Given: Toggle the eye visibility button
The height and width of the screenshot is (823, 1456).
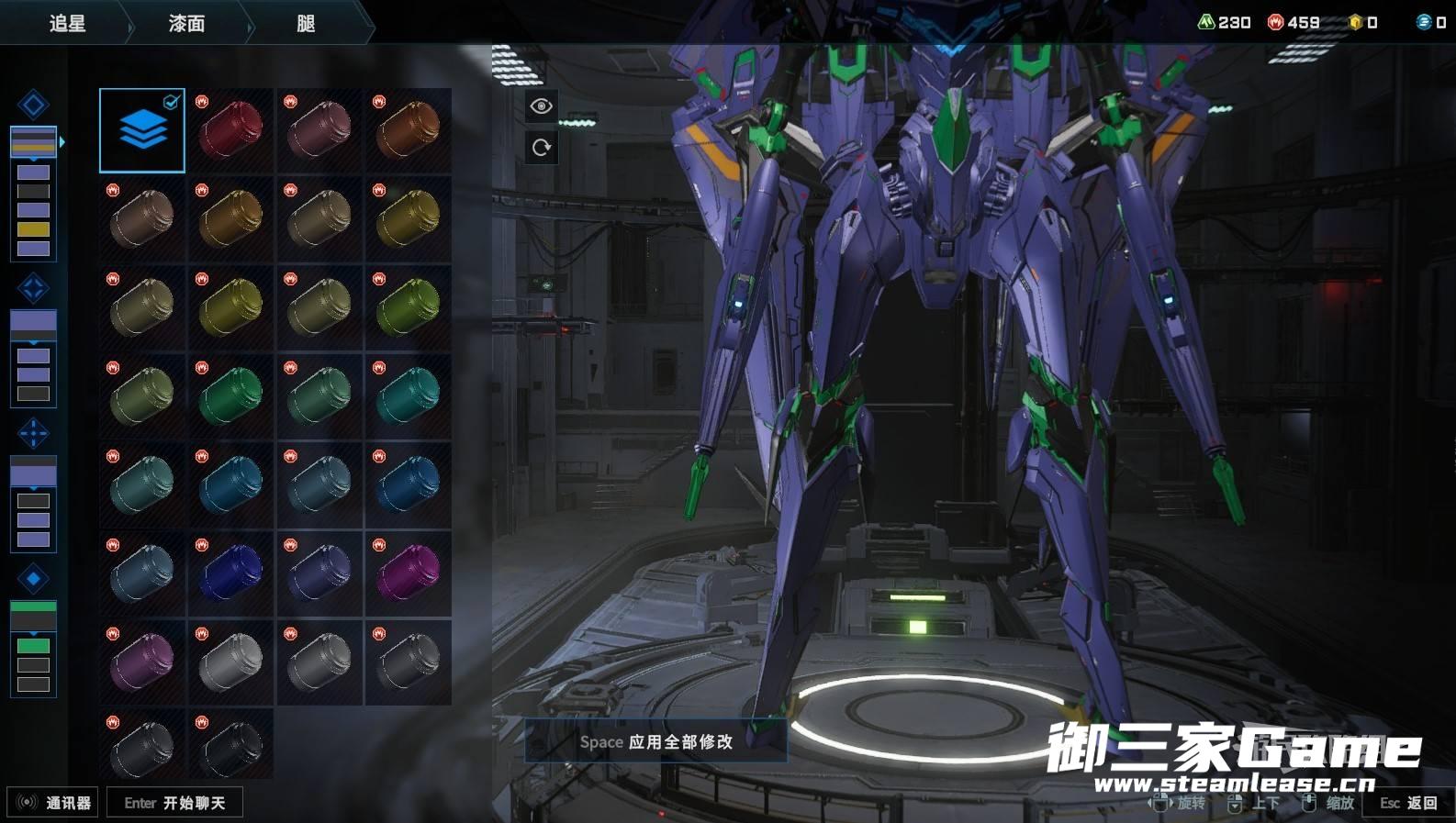Looking at the screenshot, I should [541, 106].
